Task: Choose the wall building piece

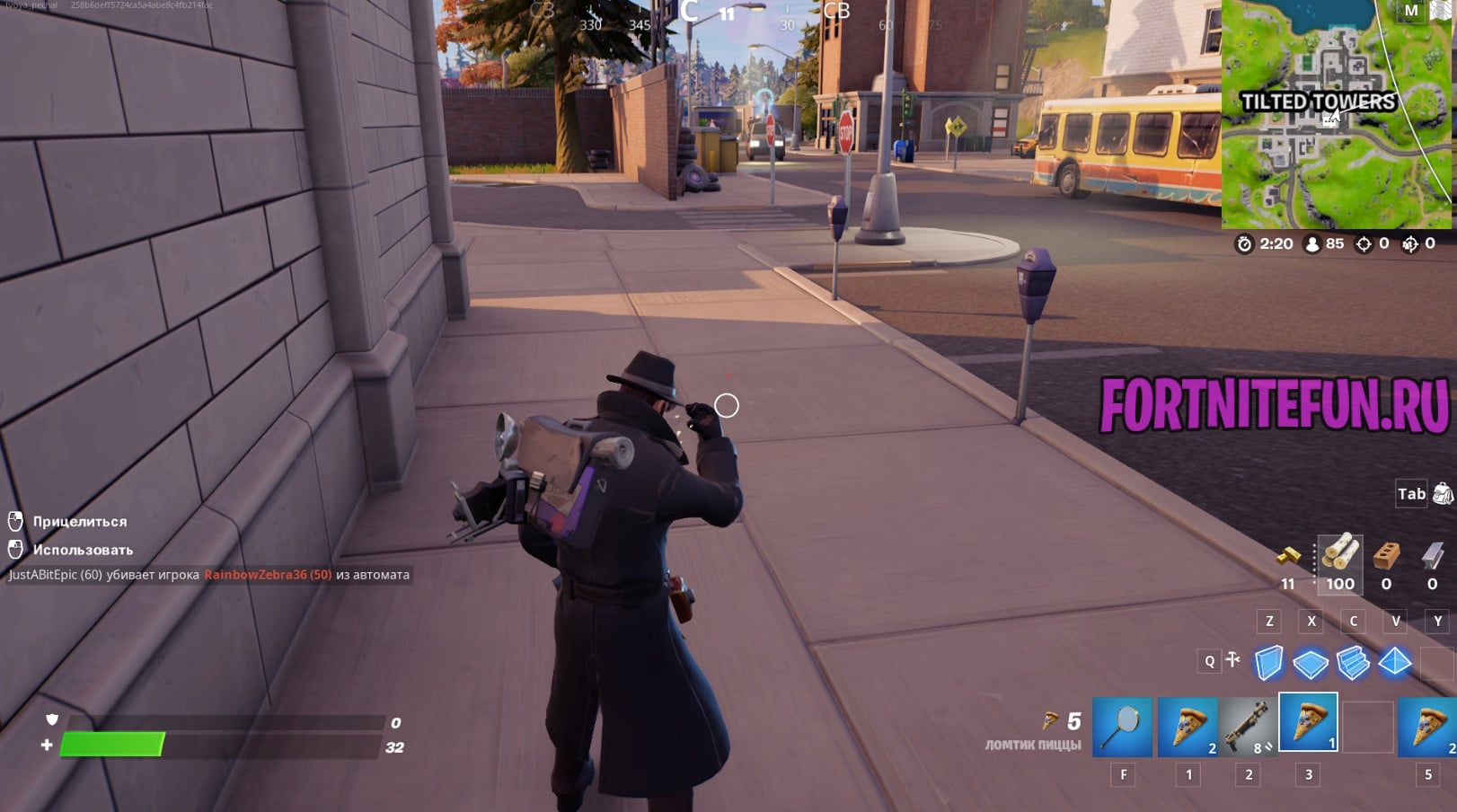Action: (x=1268, y=664)
